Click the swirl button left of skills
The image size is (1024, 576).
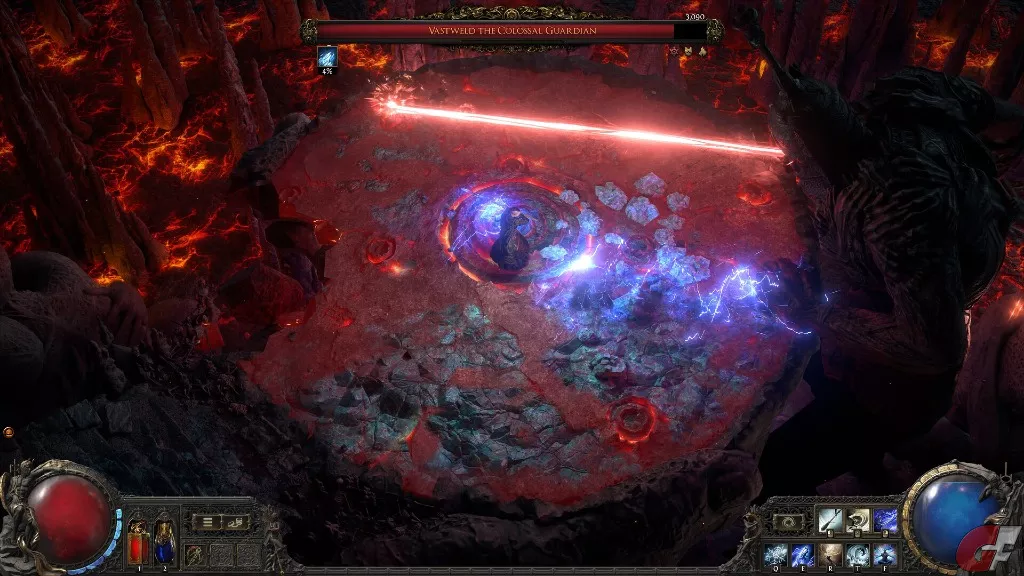click(x=786, y=521)
